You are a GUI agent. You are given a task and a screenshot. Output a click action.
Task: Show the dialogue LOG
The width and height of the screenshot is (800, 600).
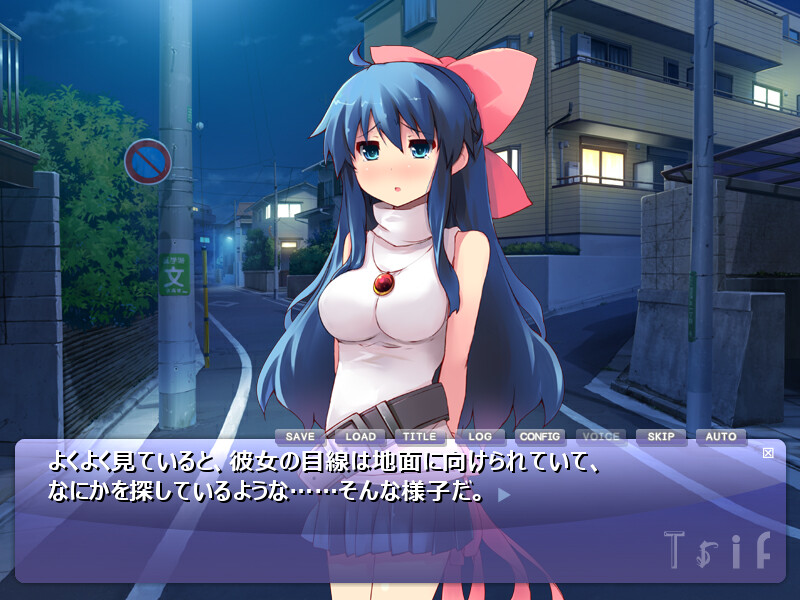click(480, 437)
